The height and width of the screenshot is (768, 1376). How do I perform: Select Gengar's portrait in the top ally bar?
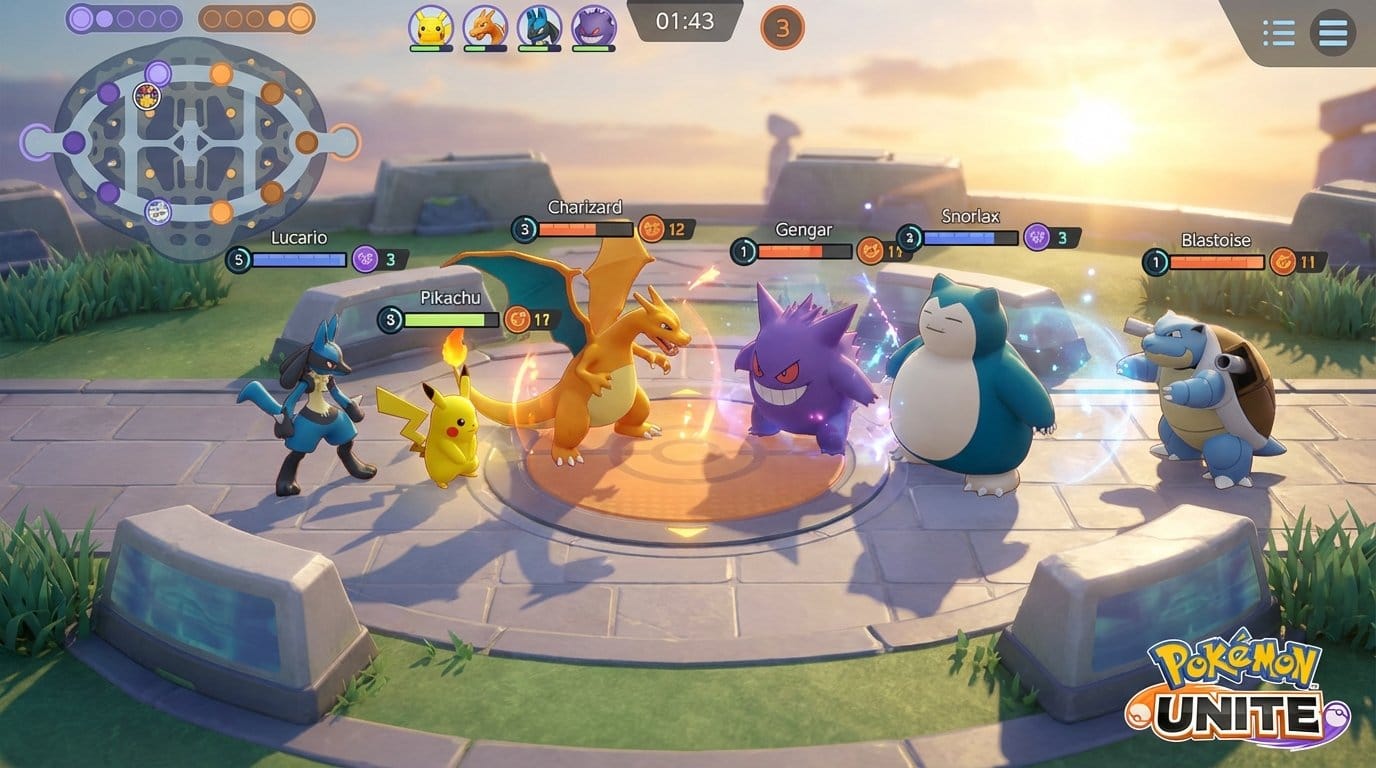pos(593,25)
